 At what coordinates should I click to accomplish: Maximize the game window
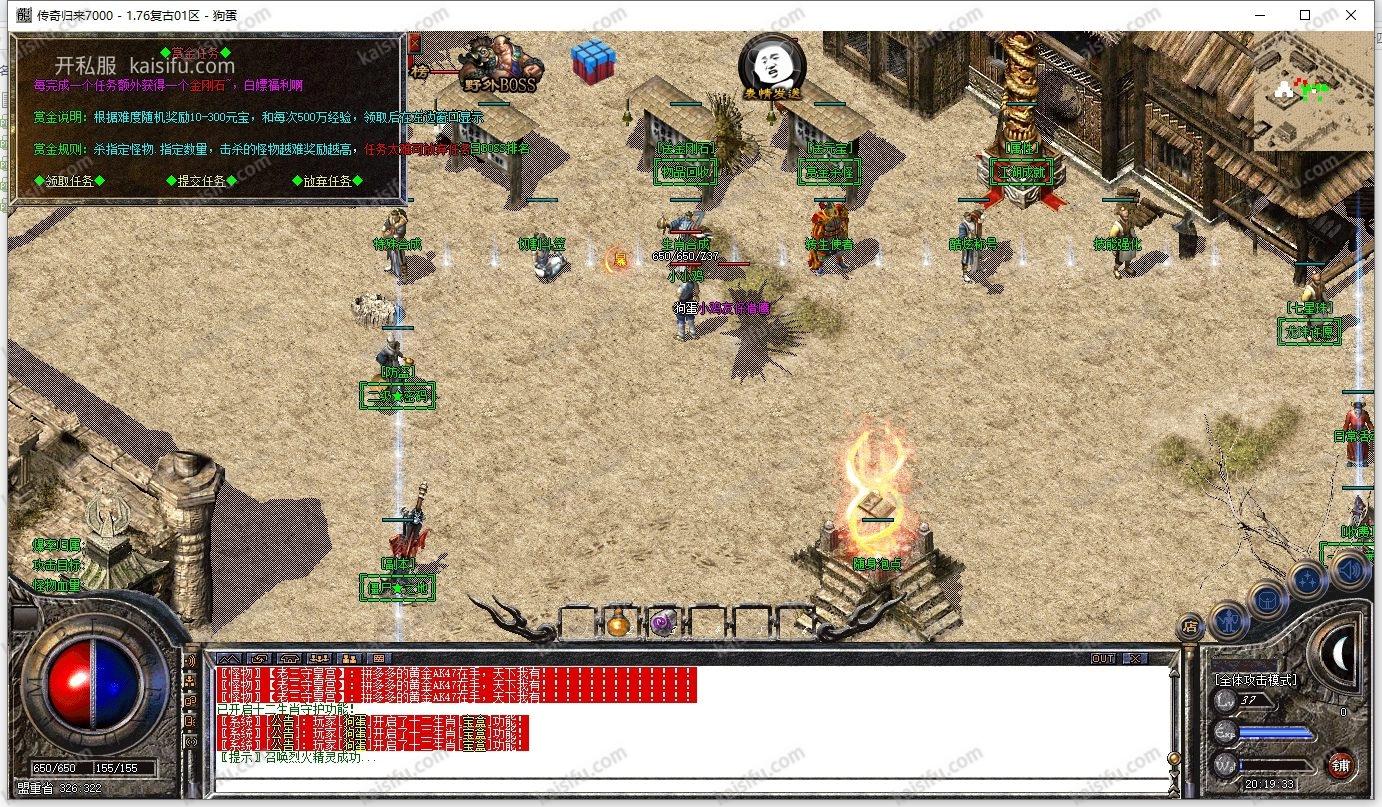[1305, 15]
